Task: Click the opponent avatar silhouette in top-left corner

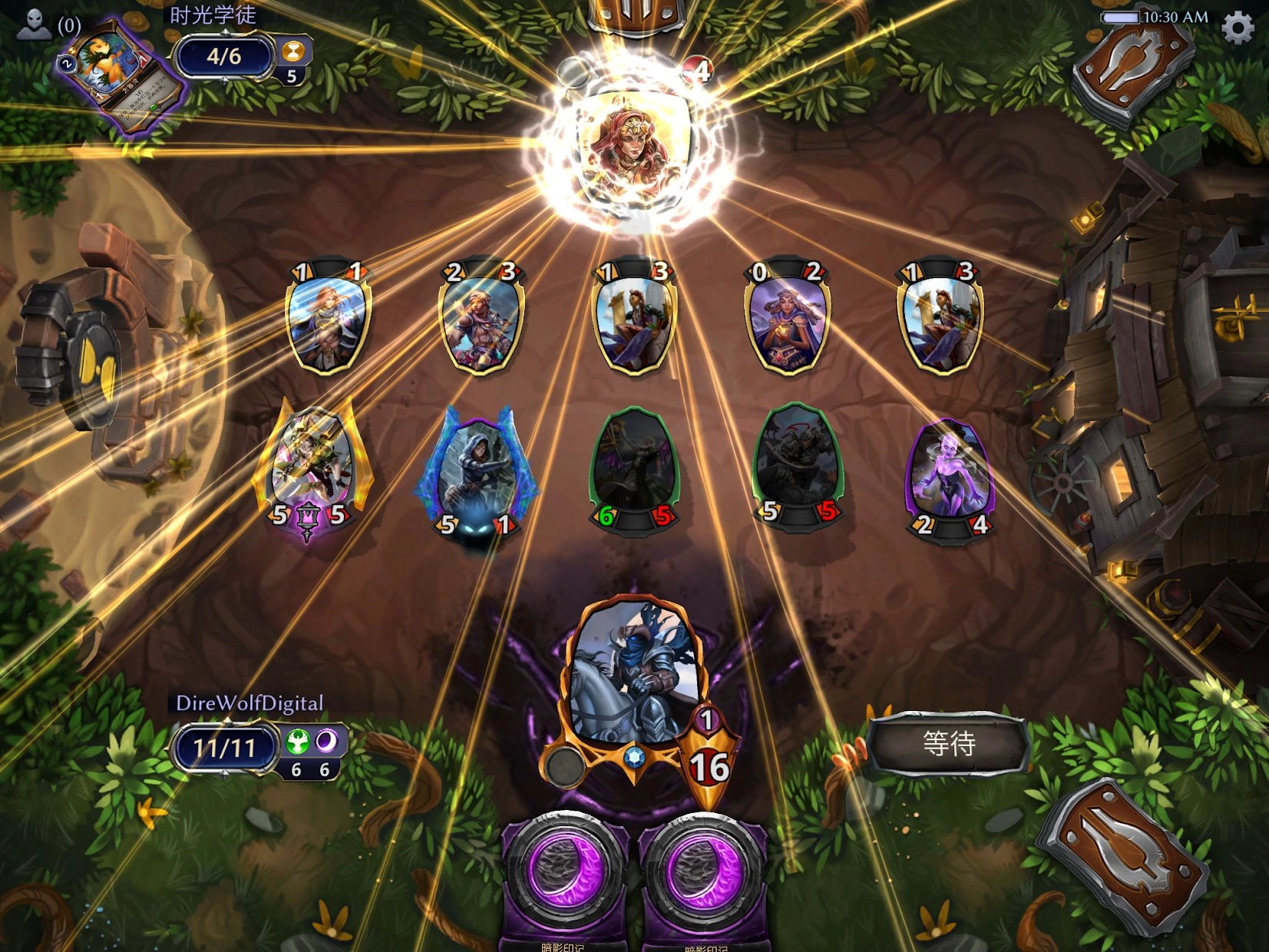Action: point(32,21)
